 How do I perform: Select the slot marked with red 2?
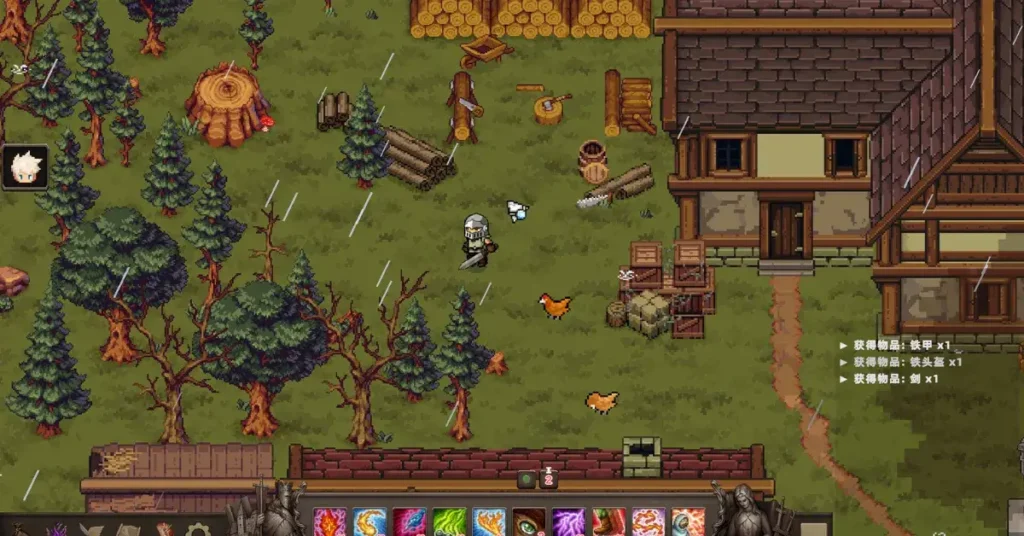pos(549,479)
